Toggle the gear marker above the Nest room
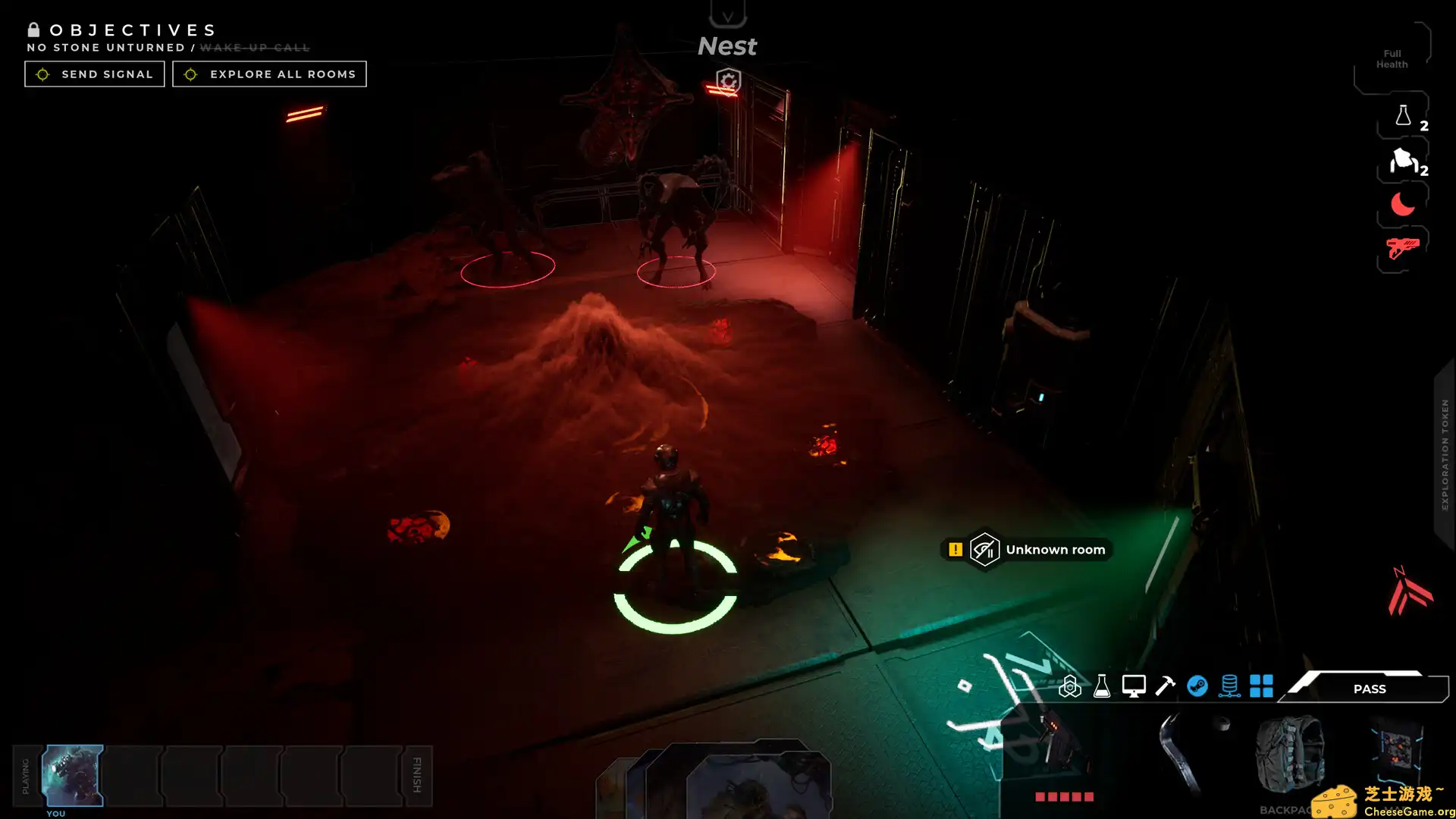The image size is (1456, 819). click(x=726, y=81)
